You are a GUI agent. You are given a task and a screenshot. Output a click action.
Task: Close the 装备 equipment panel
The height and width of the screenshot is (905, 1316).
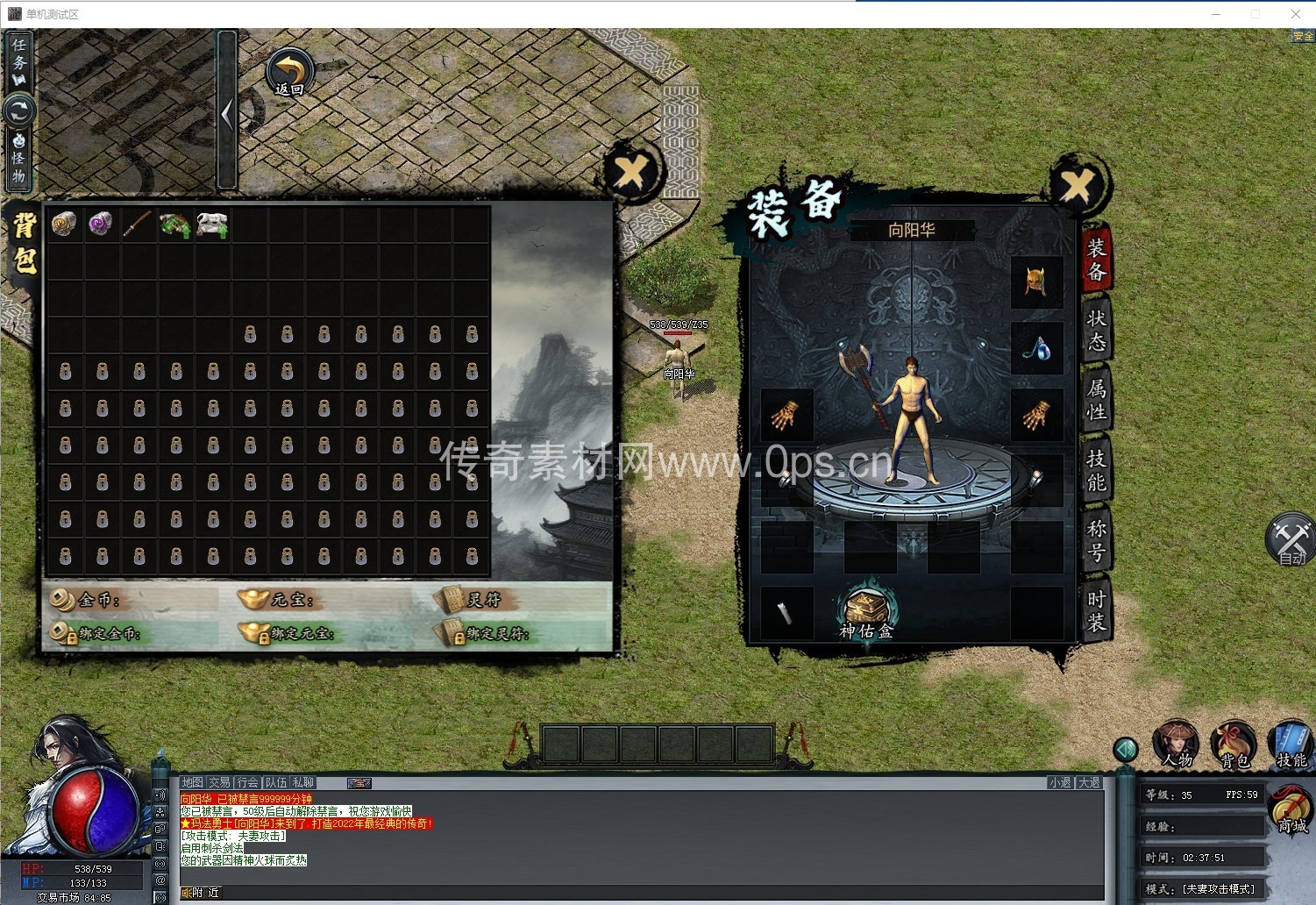coord(1078,185)
